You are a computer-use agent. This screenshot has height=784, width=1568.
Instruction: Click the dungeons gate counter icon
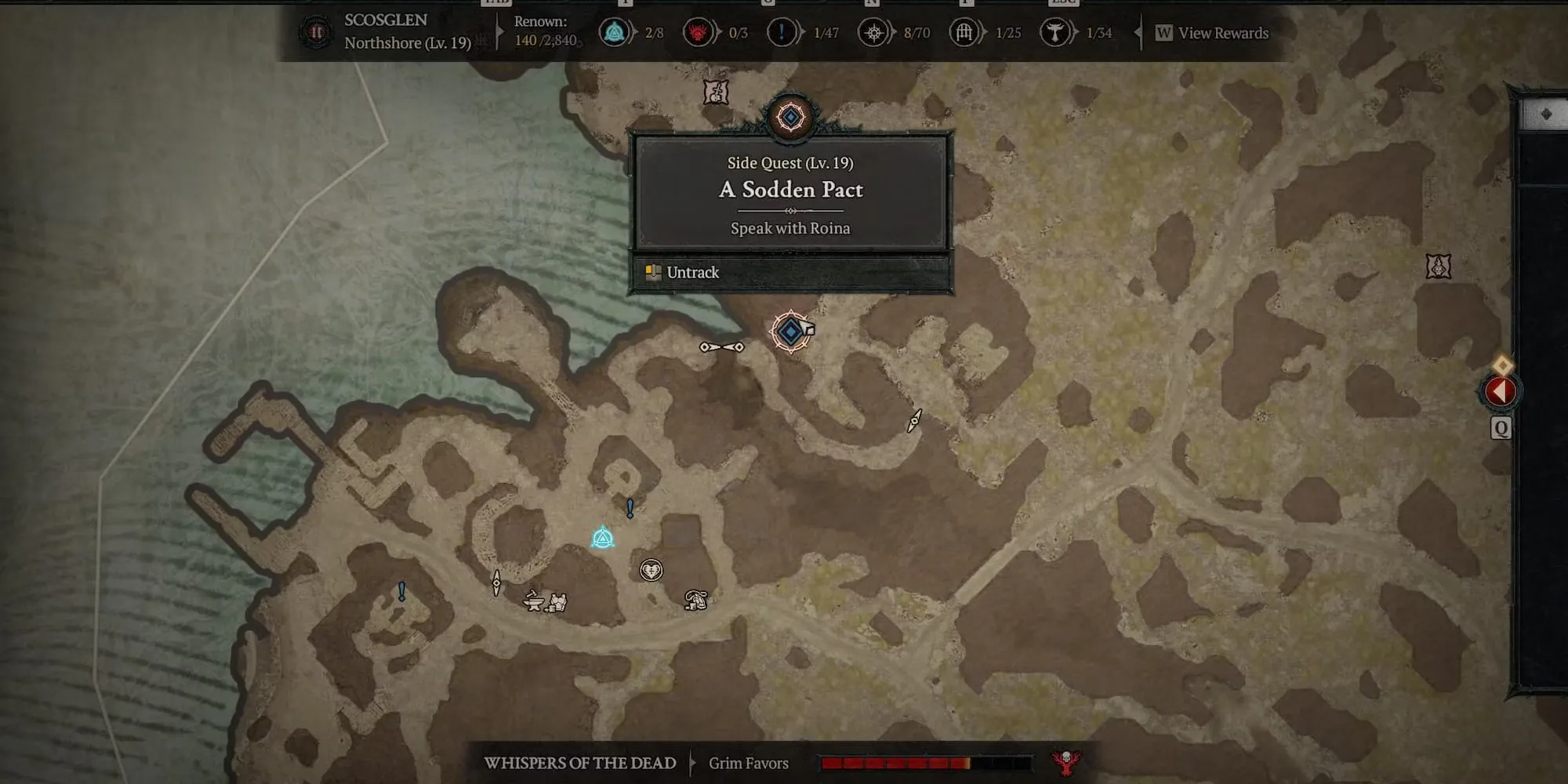[964, 33]
